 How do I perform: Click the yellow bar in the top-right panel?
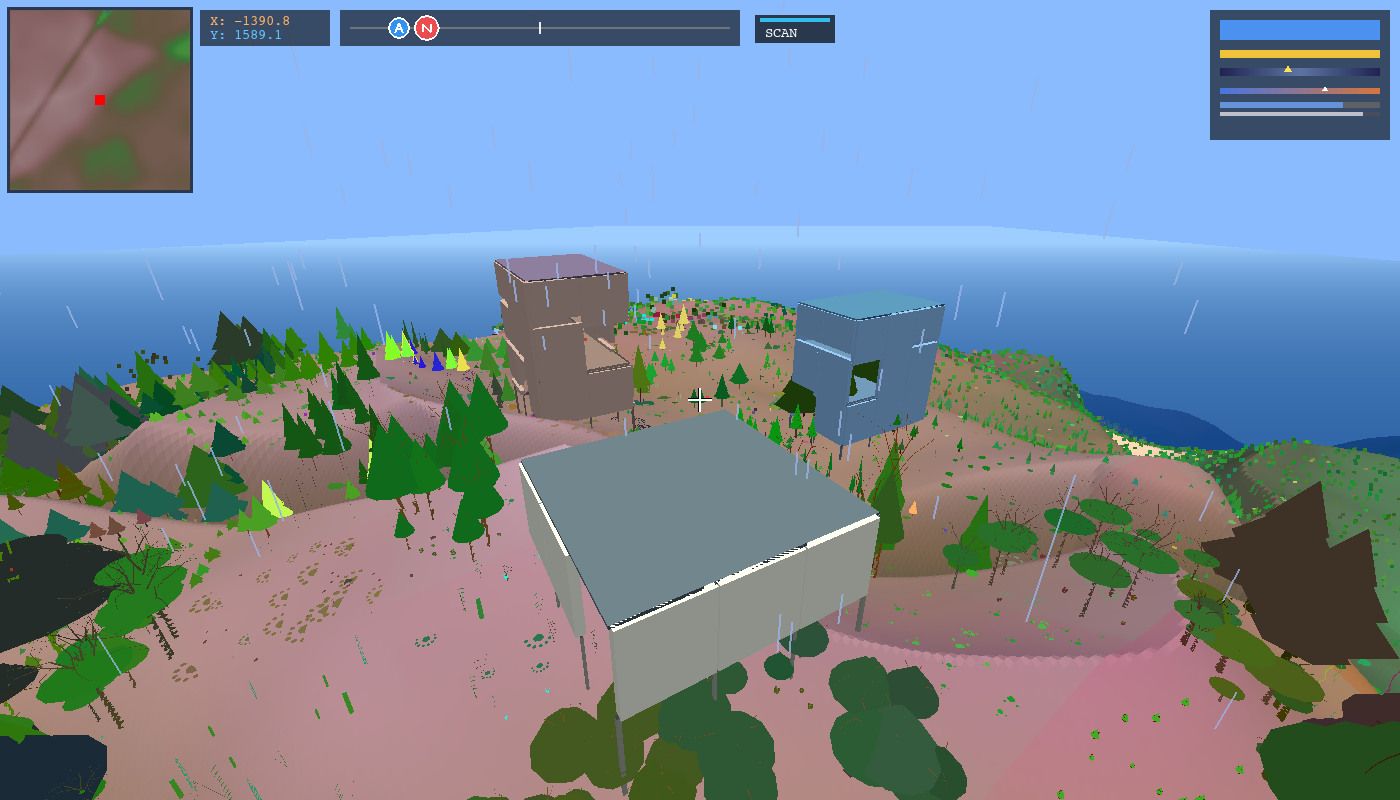1300,54
